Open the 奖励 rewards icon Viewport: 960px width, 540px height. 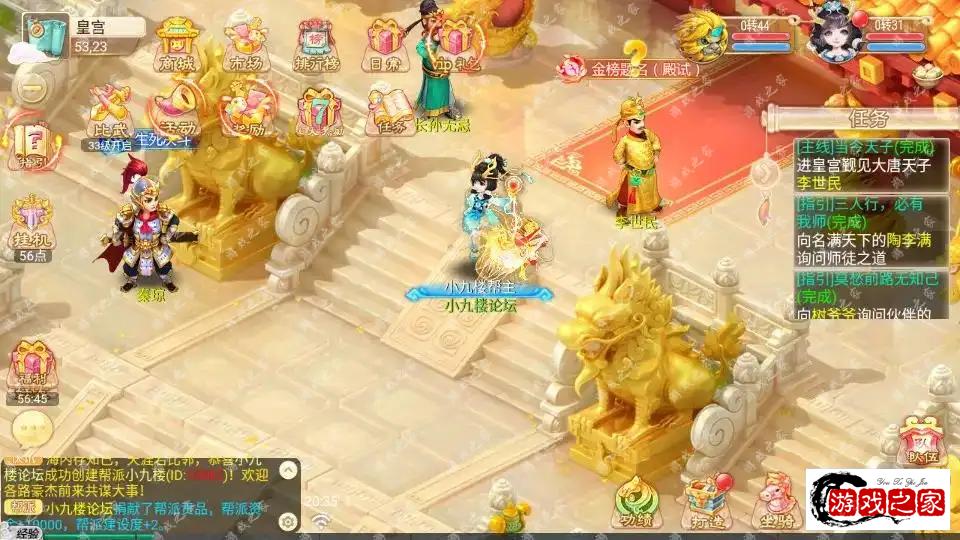247,112
